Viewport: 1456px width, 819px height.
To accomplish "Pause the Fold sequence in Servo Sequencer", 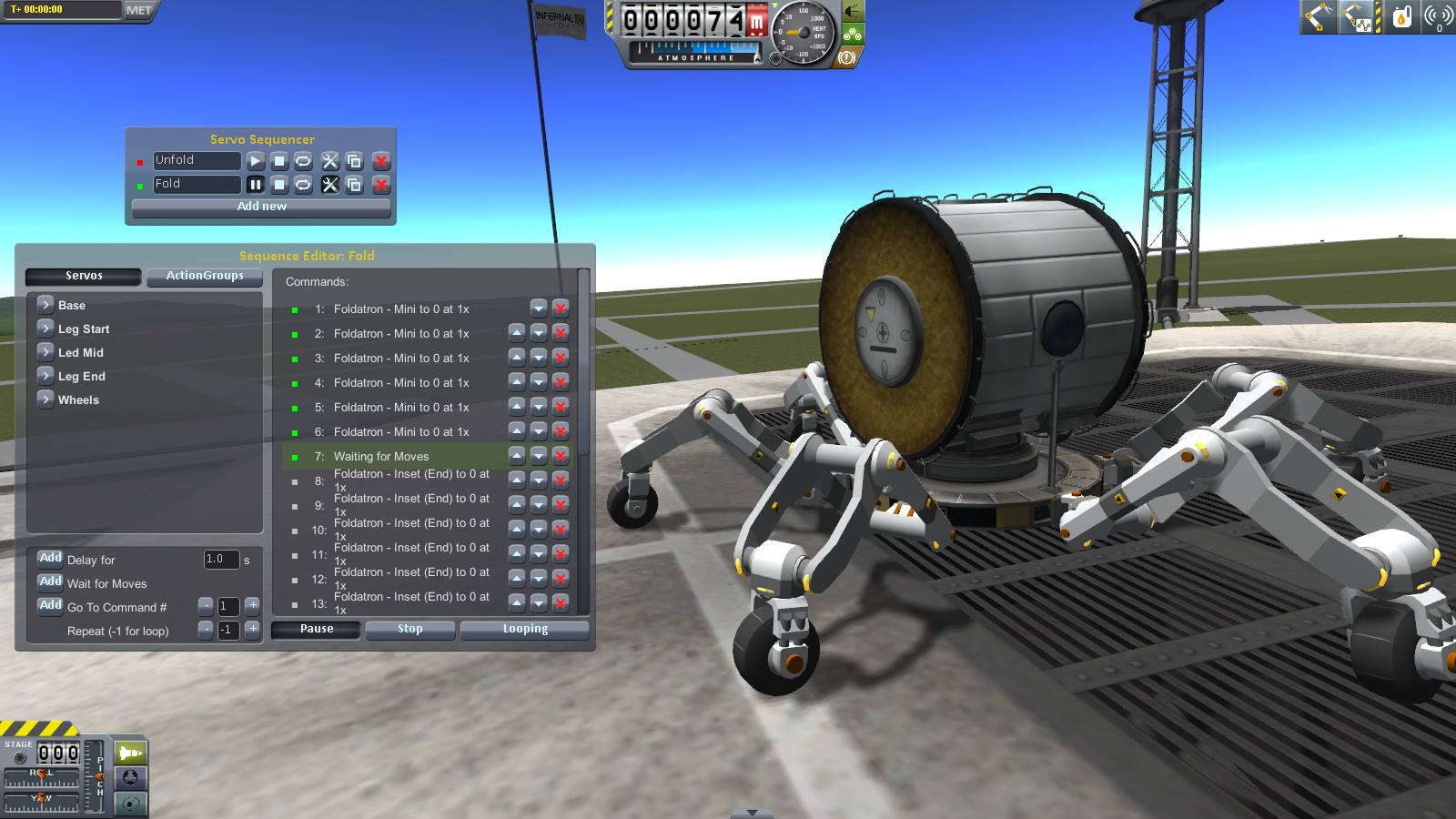I will (x=256, y=185).
